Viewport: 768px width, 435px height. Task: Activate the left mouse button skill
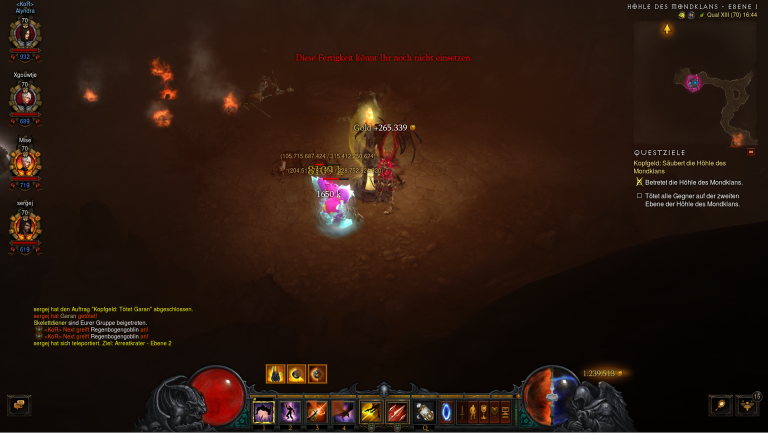[371, 411]
